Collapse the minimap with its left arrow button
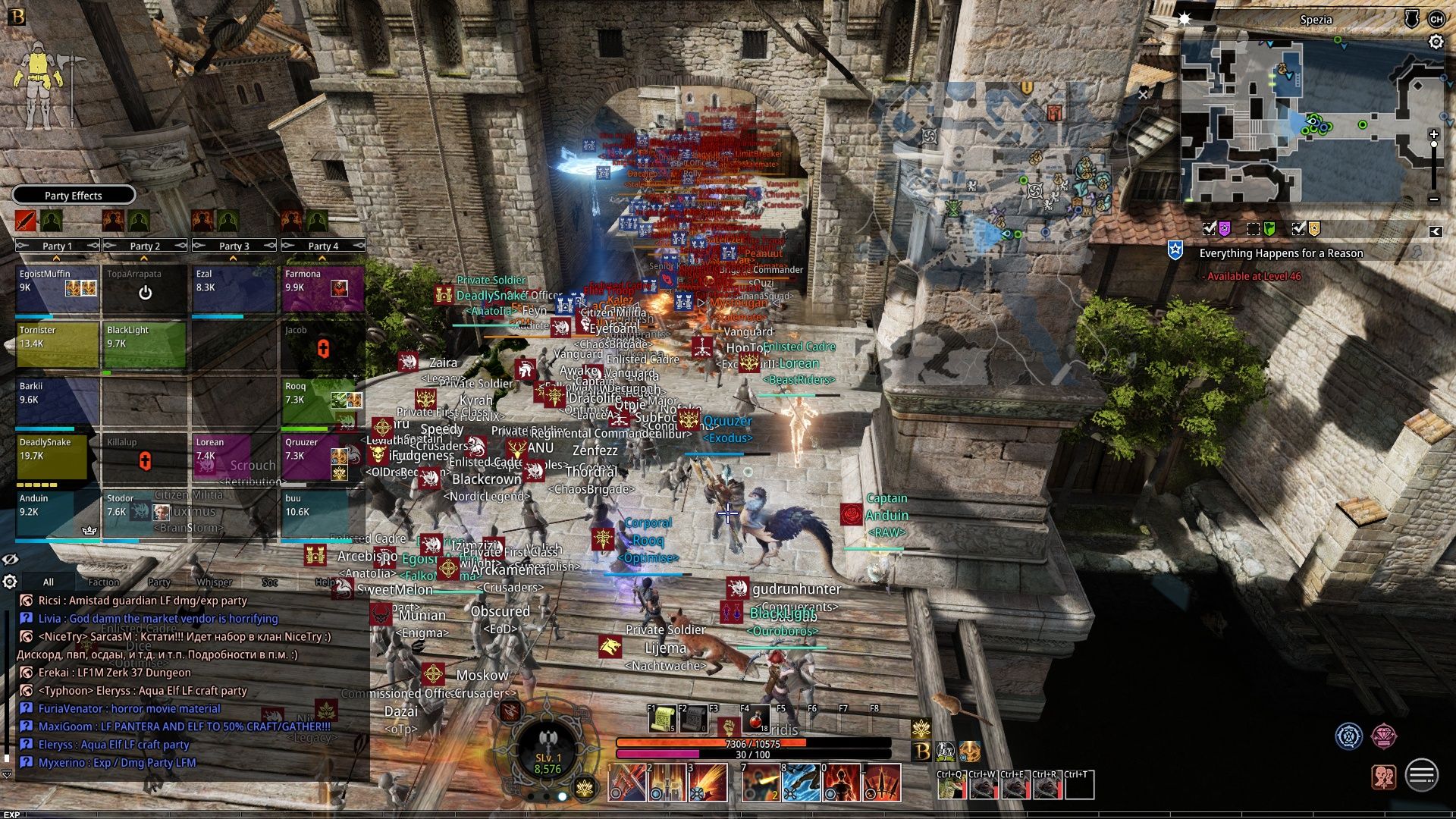The height and width of the screenshot is (819, 1456). click(x=1437, y=231)
